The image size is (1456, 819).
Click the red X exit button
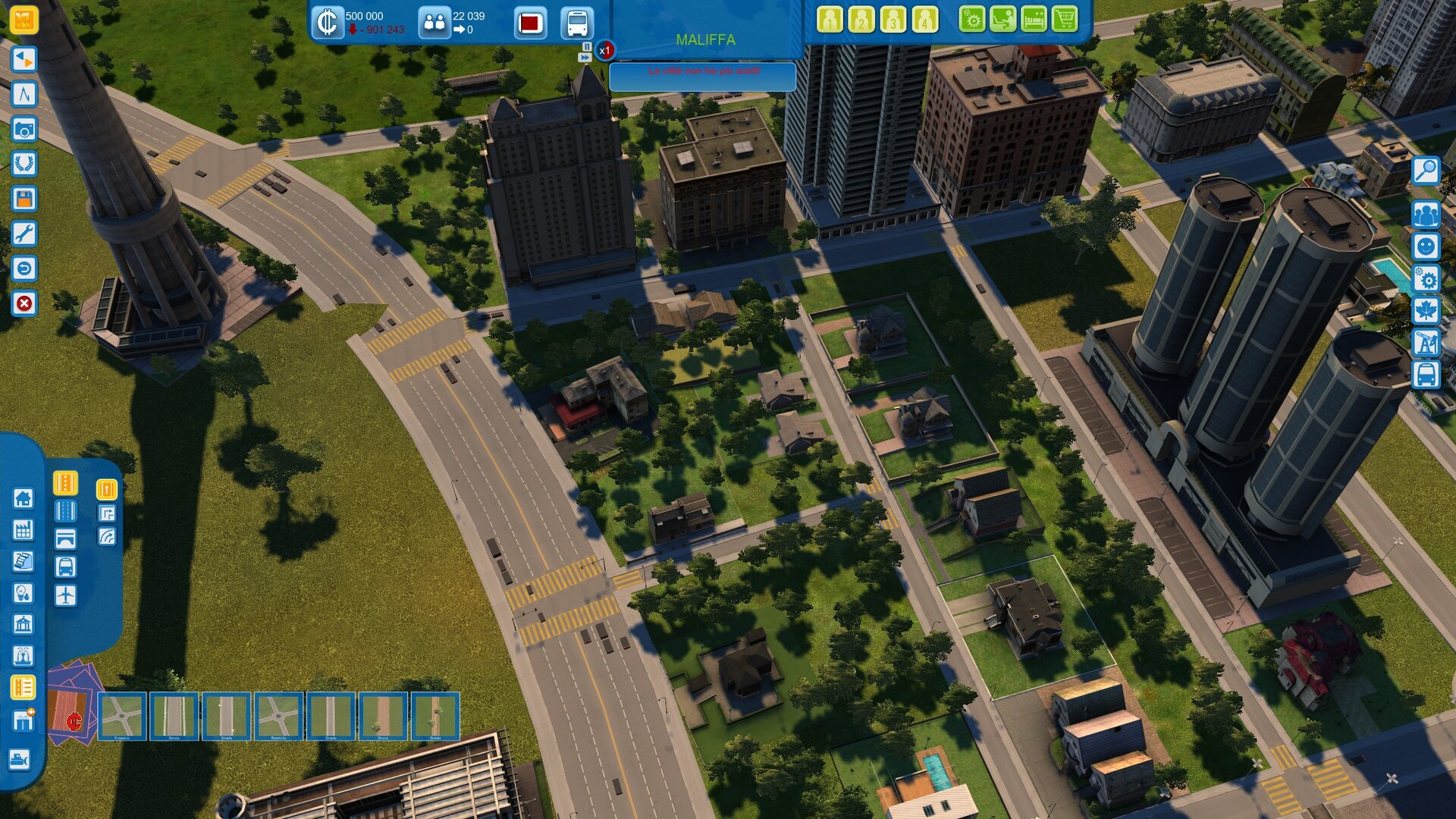pyautogui.click(x=24, y=304)
